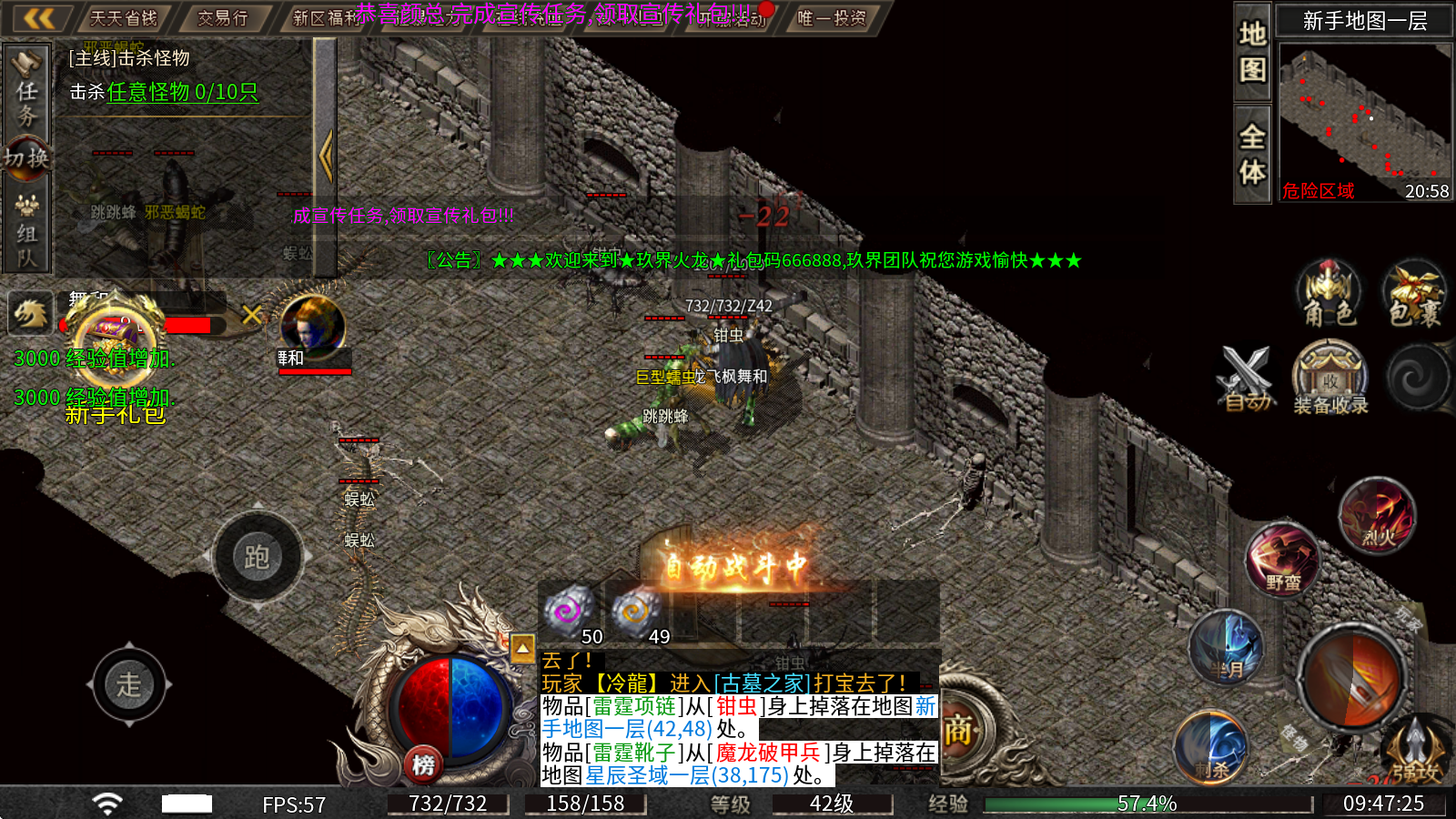Open the 唯一投资 menu entry

tap(832, 18)
